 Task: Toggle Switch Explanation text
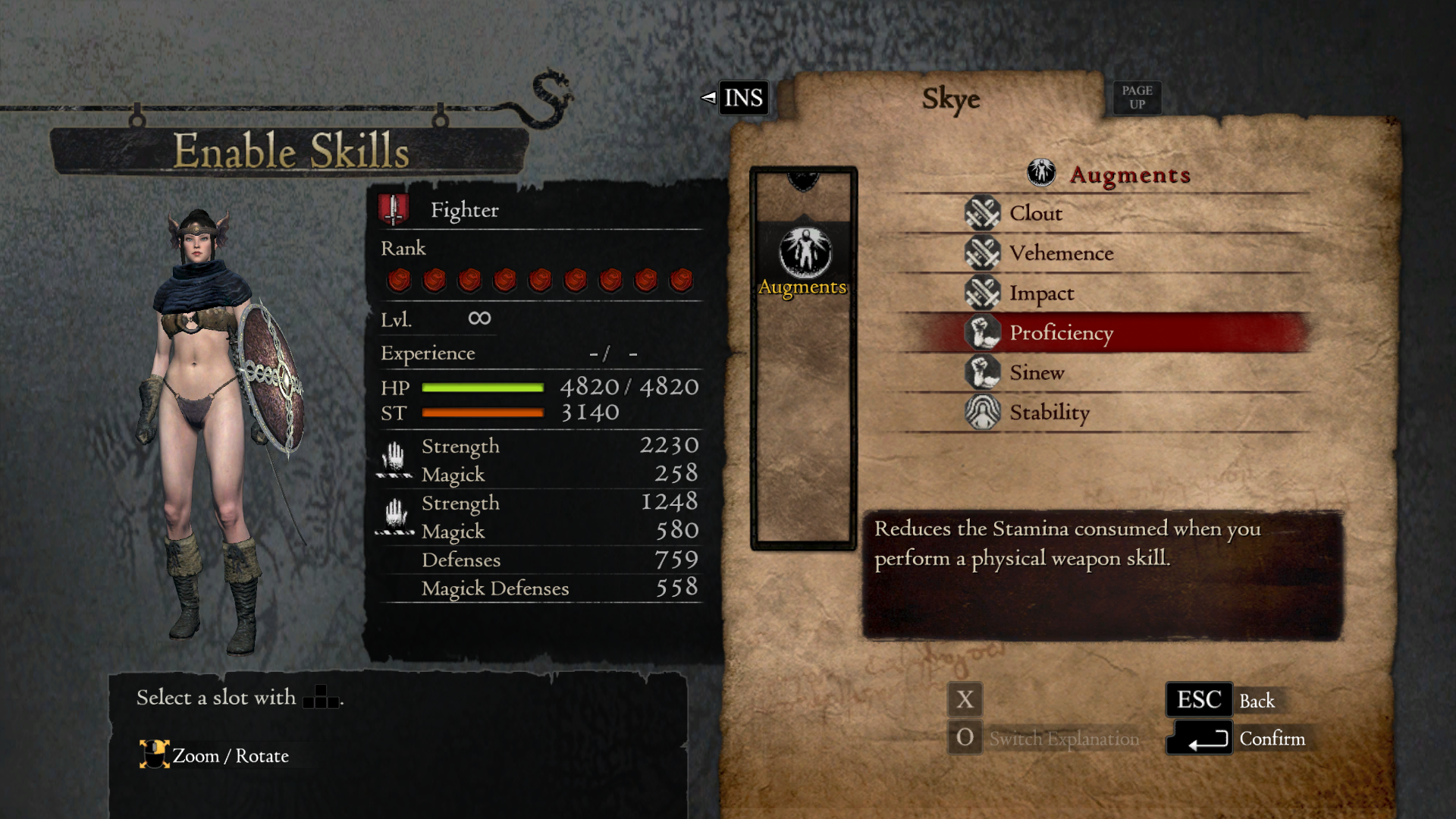click(x=1063, y=739)
